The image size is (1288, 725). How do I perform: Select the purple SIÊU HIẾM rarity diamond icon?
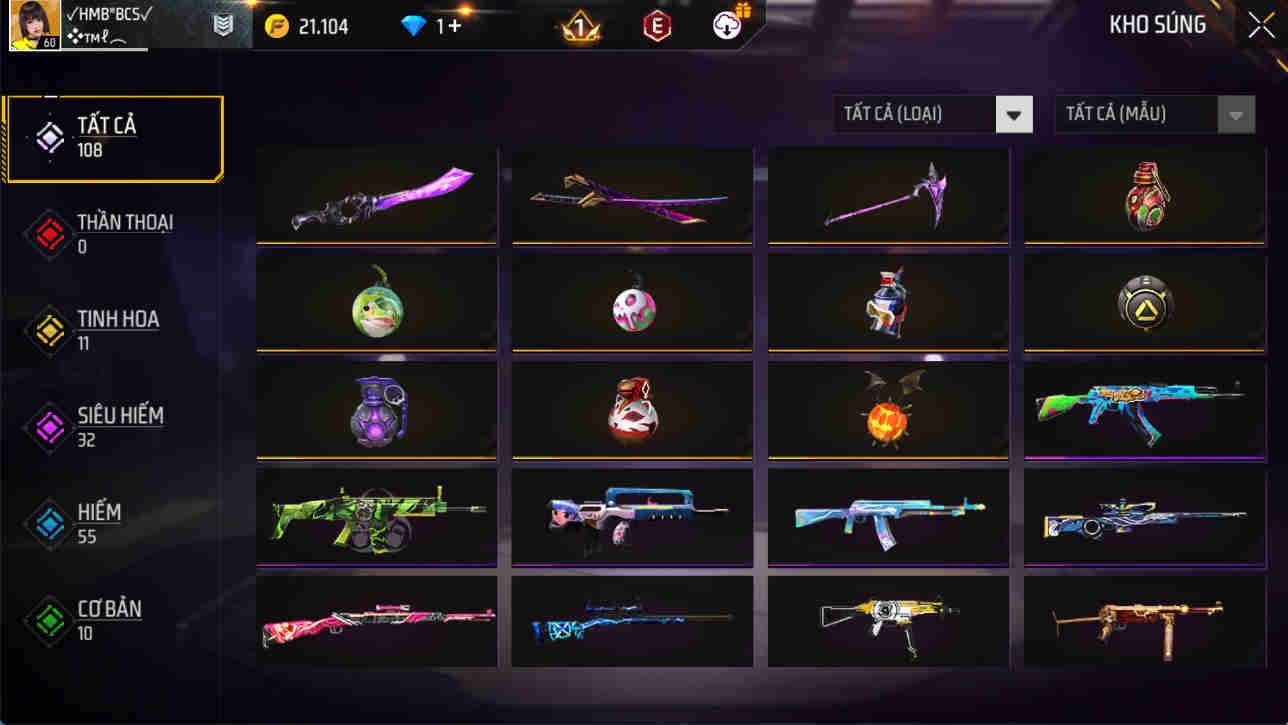[x=48, y=427]
